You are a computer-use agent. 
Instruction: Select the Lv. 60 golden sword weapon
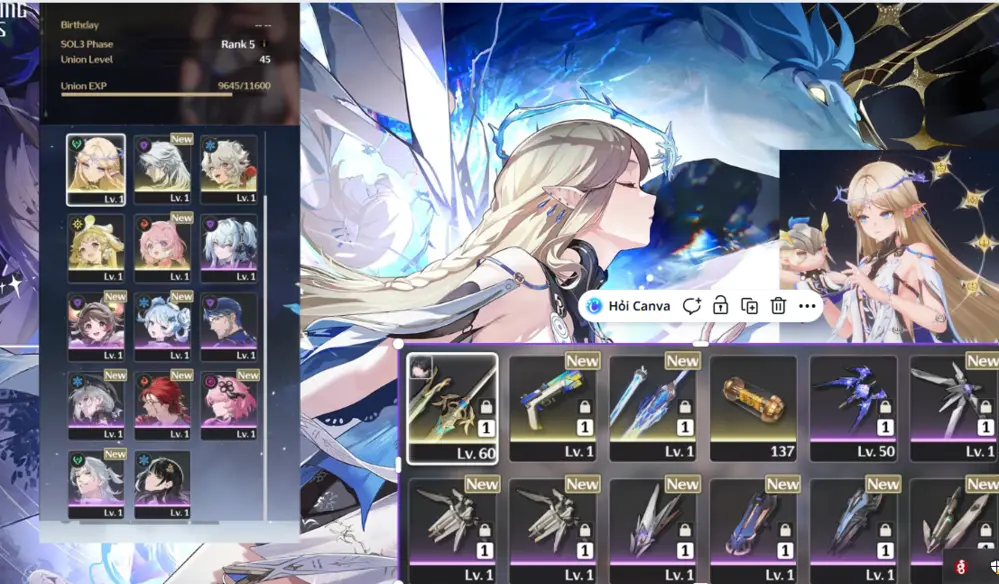(x=453, y=405)
